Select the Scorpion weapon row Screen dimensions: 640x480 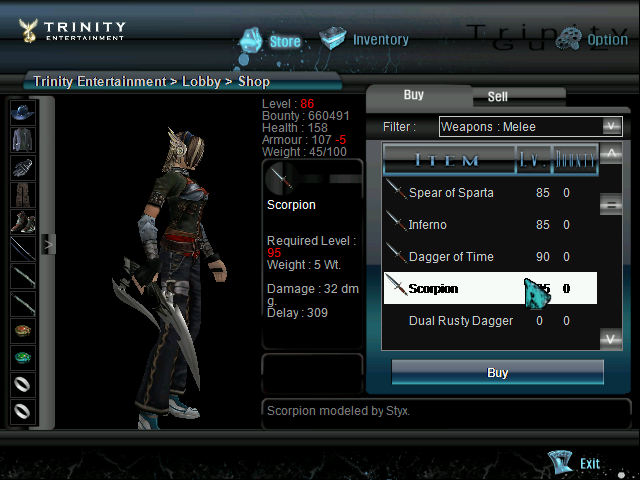[x=433, y=289]
